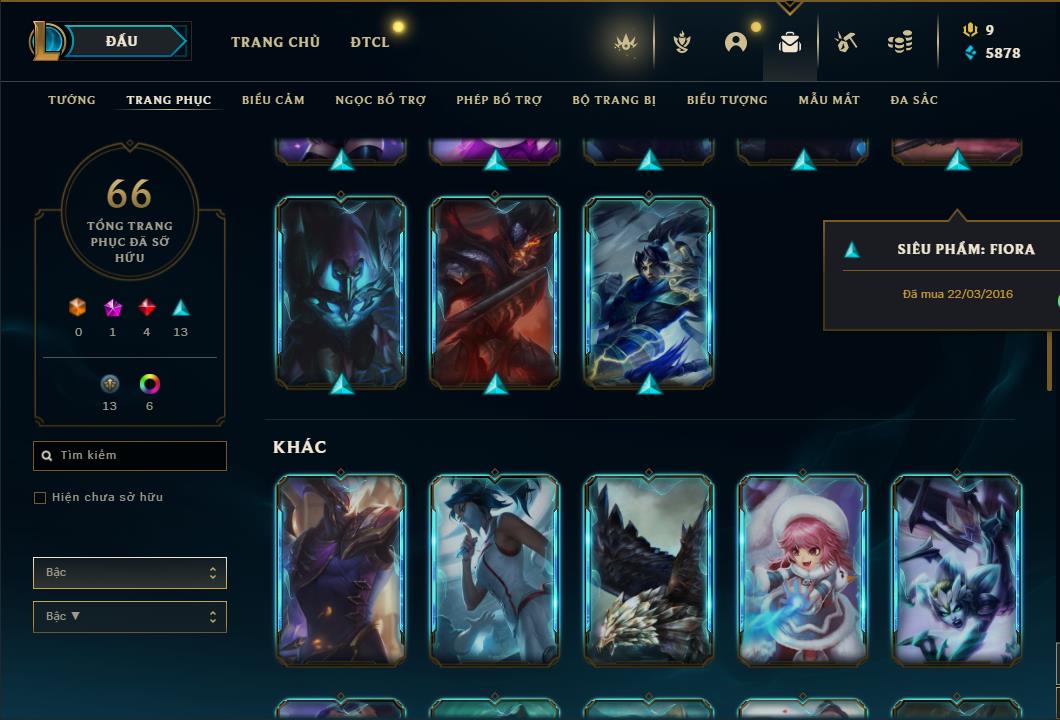1060x720 pixels.
Task: Open the profile icon in top bar
Action: click(736, 42)
